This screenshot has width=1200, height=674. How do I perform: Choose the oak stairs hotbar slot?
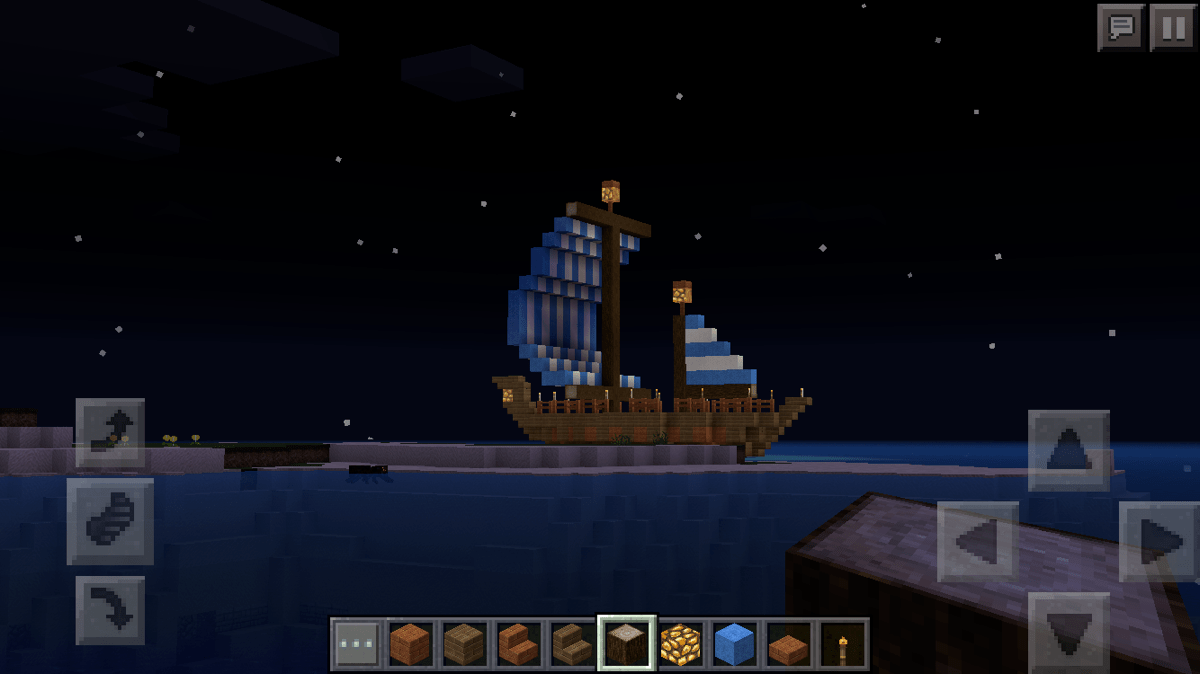(573, 644)
